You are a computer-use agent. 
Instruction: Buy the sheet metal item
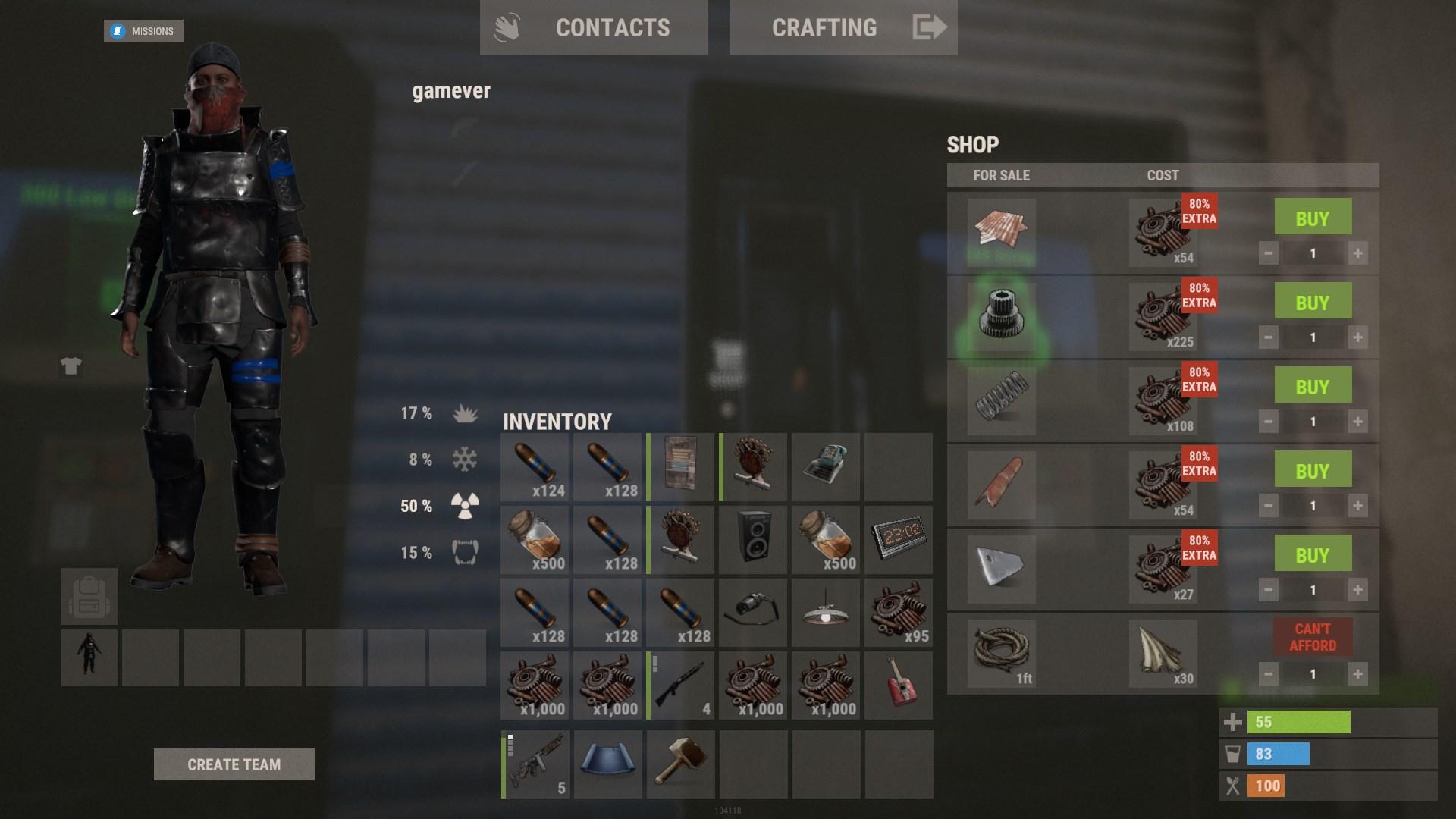tap(1312, 218)
